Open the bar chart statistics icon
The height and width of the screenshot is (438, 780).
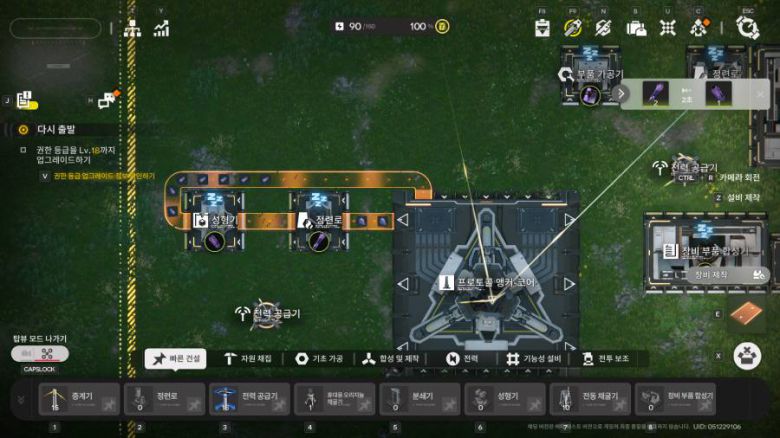(161, 28)
